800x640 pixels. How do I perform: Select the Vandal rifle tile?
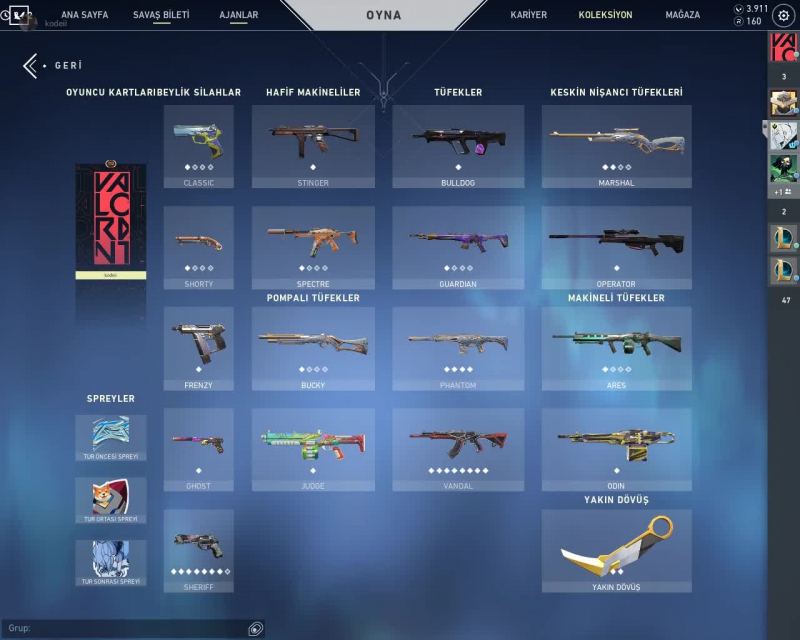tap(457, 449)
